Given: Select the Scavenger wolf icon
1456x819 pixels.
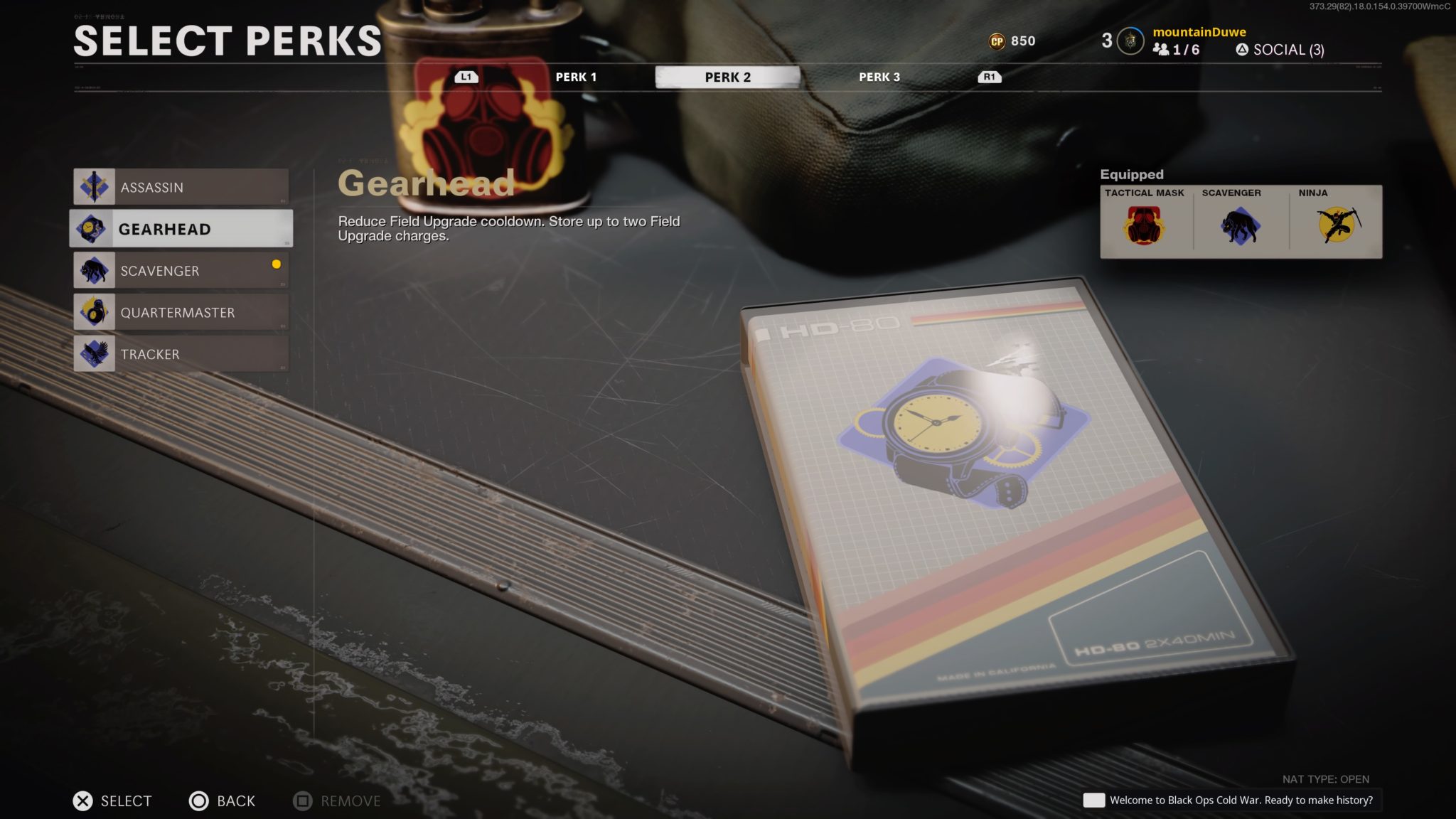Looking at the screenshot, I should (95, 270).
